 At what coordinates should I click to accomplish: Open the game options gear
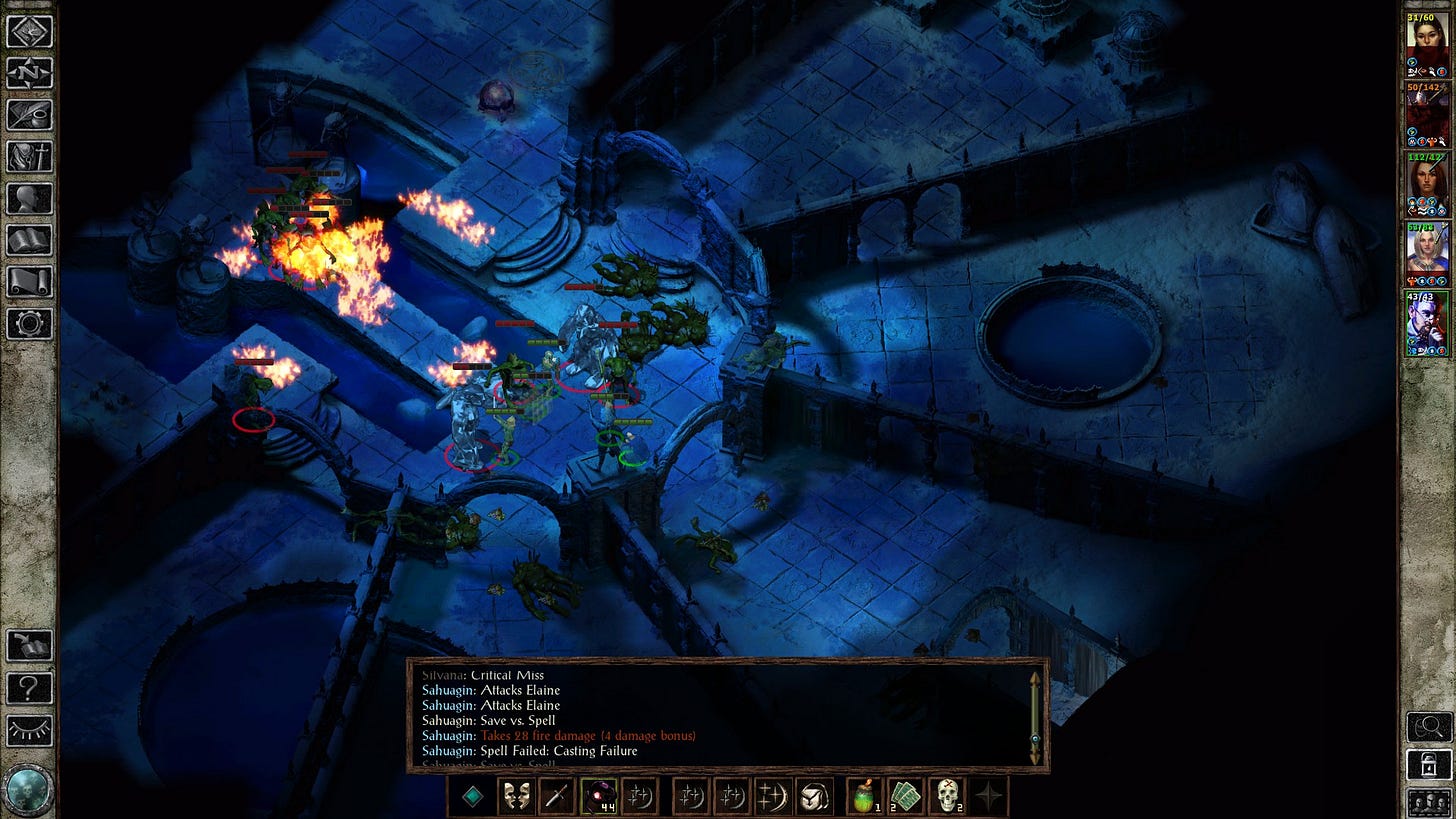tap(29, 324)
